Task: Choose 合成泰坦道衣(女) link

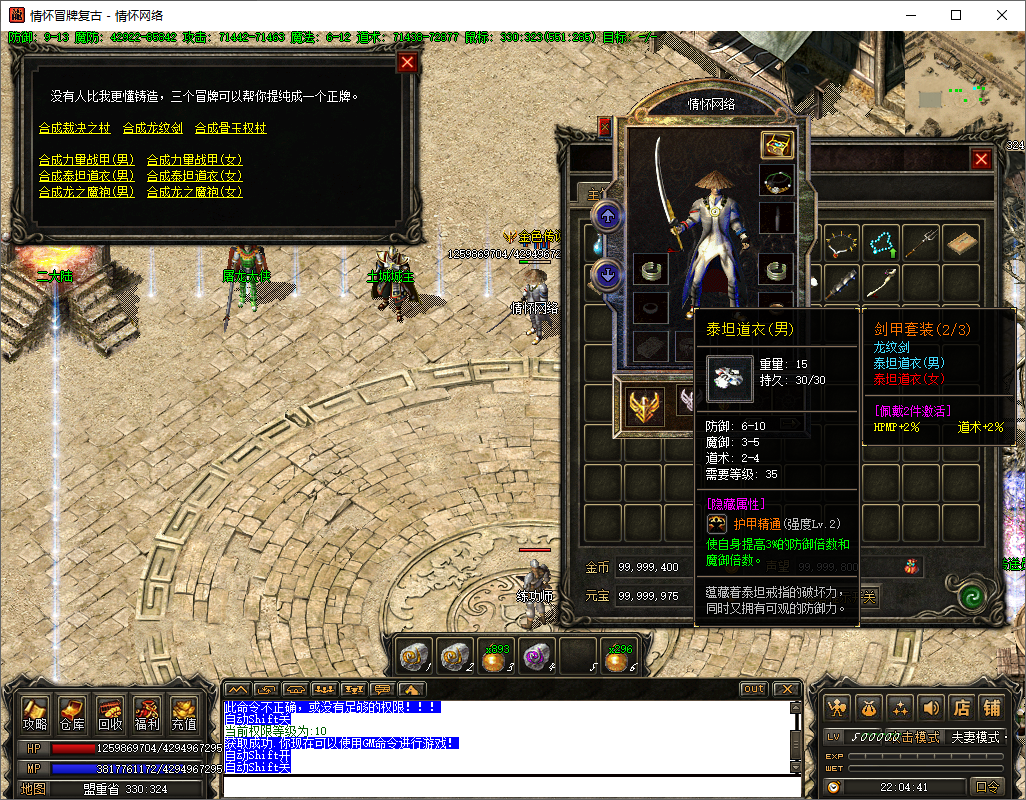Action: [x=194, y=176]
